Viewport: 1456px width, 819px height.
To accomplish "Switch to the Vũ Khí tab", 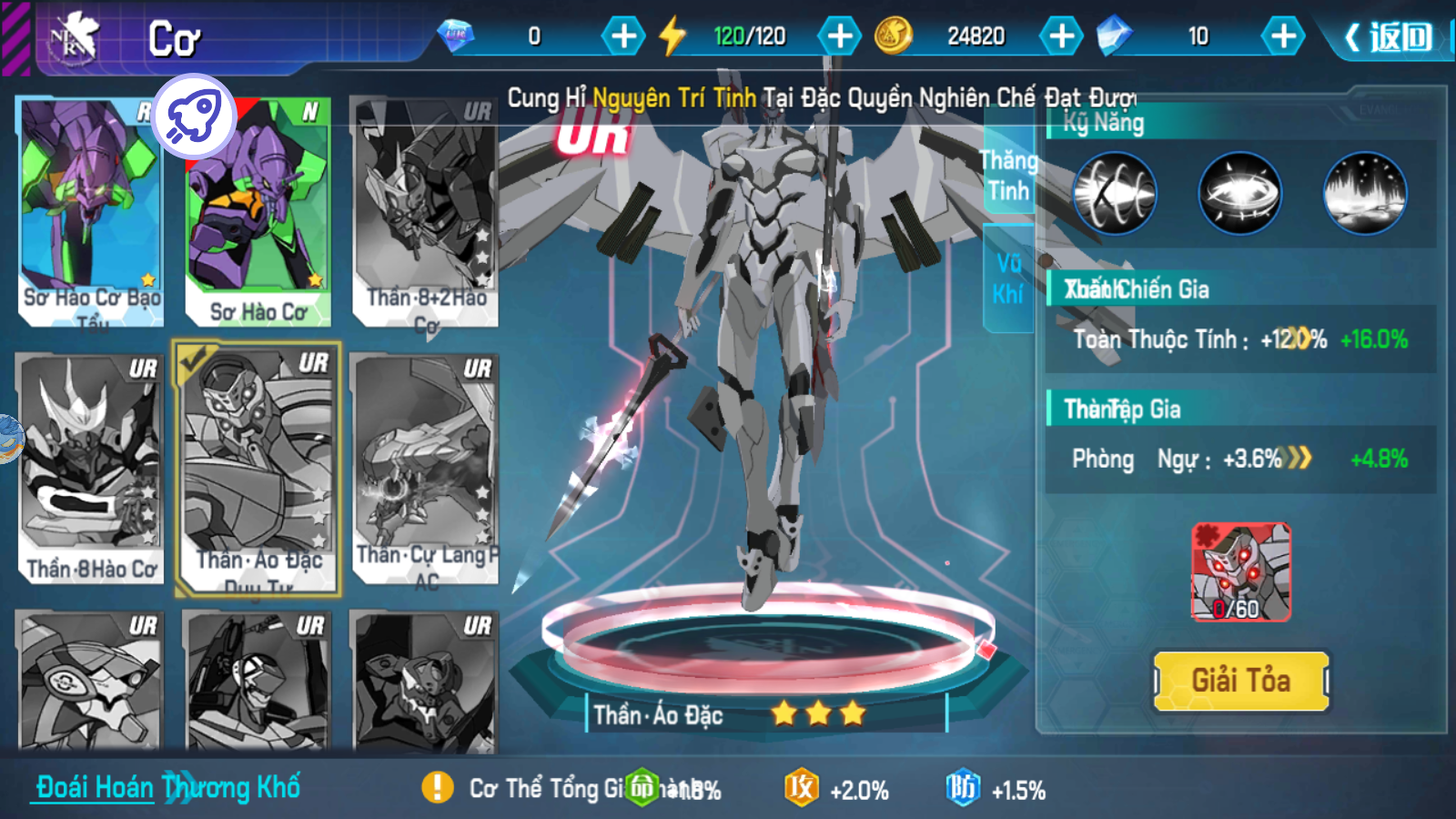I will (x=1008, y=278).
